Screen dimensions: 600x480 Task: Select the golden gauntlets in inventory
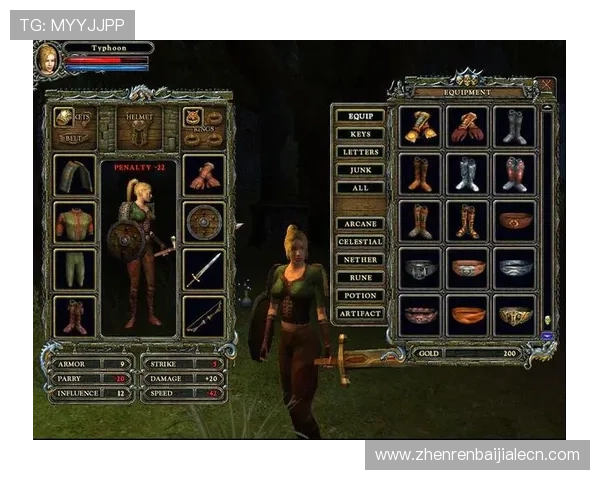(x=420, y=127)
